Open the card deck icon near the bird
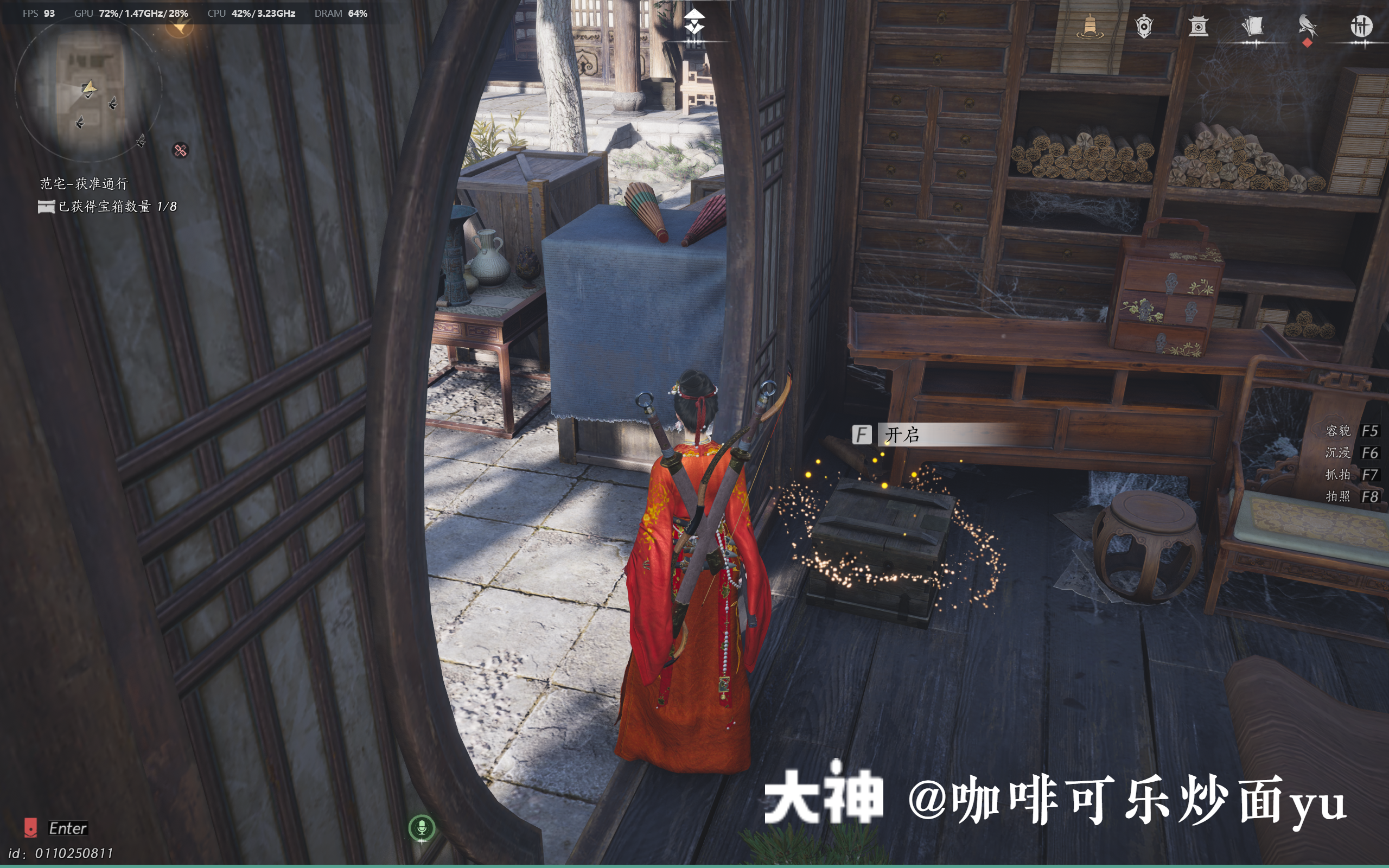The height and width of the screenshot is (868, 1389). 1253,26
